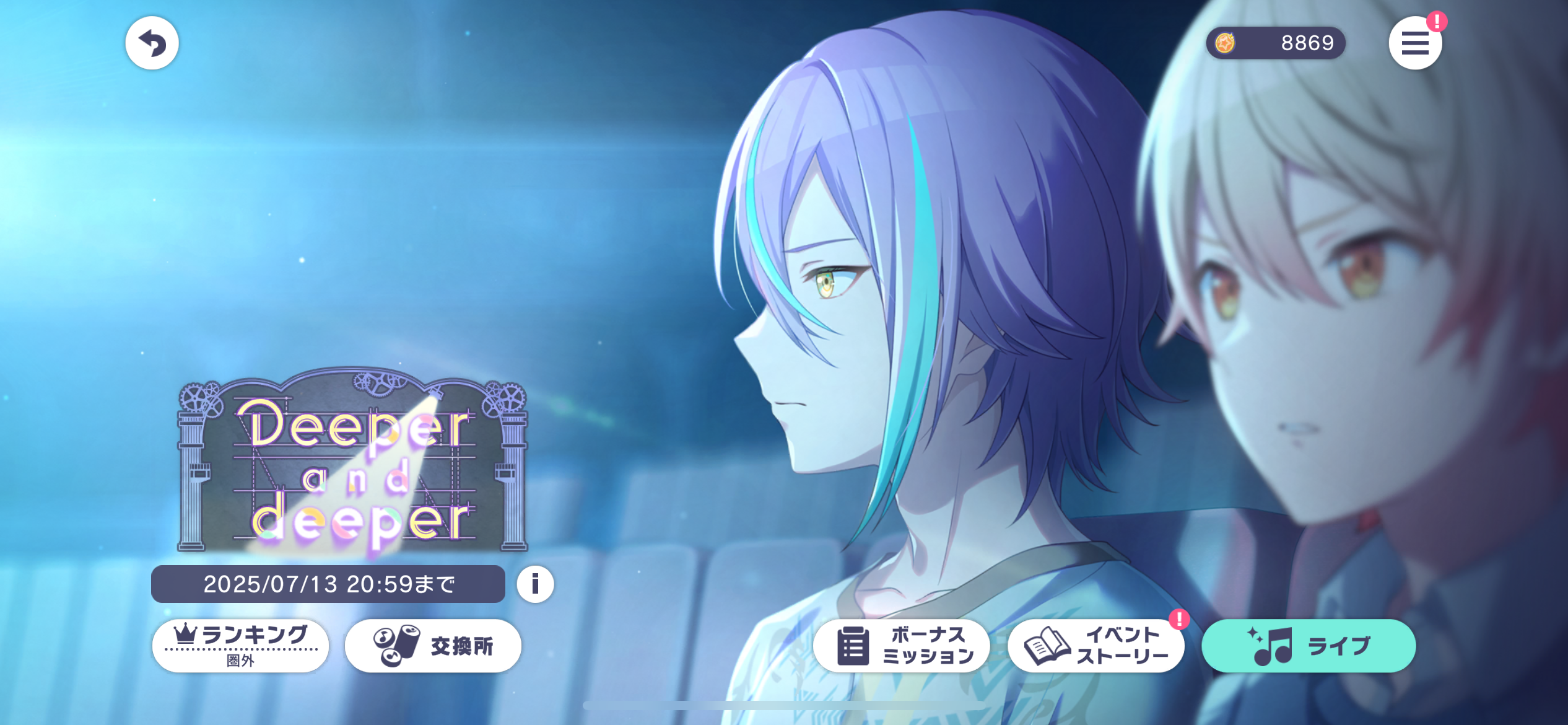Screen dimensions: 1568x725
Task: Open the 交換所 exchange shop
Action: pyautogui.click(x=433, y=646)
